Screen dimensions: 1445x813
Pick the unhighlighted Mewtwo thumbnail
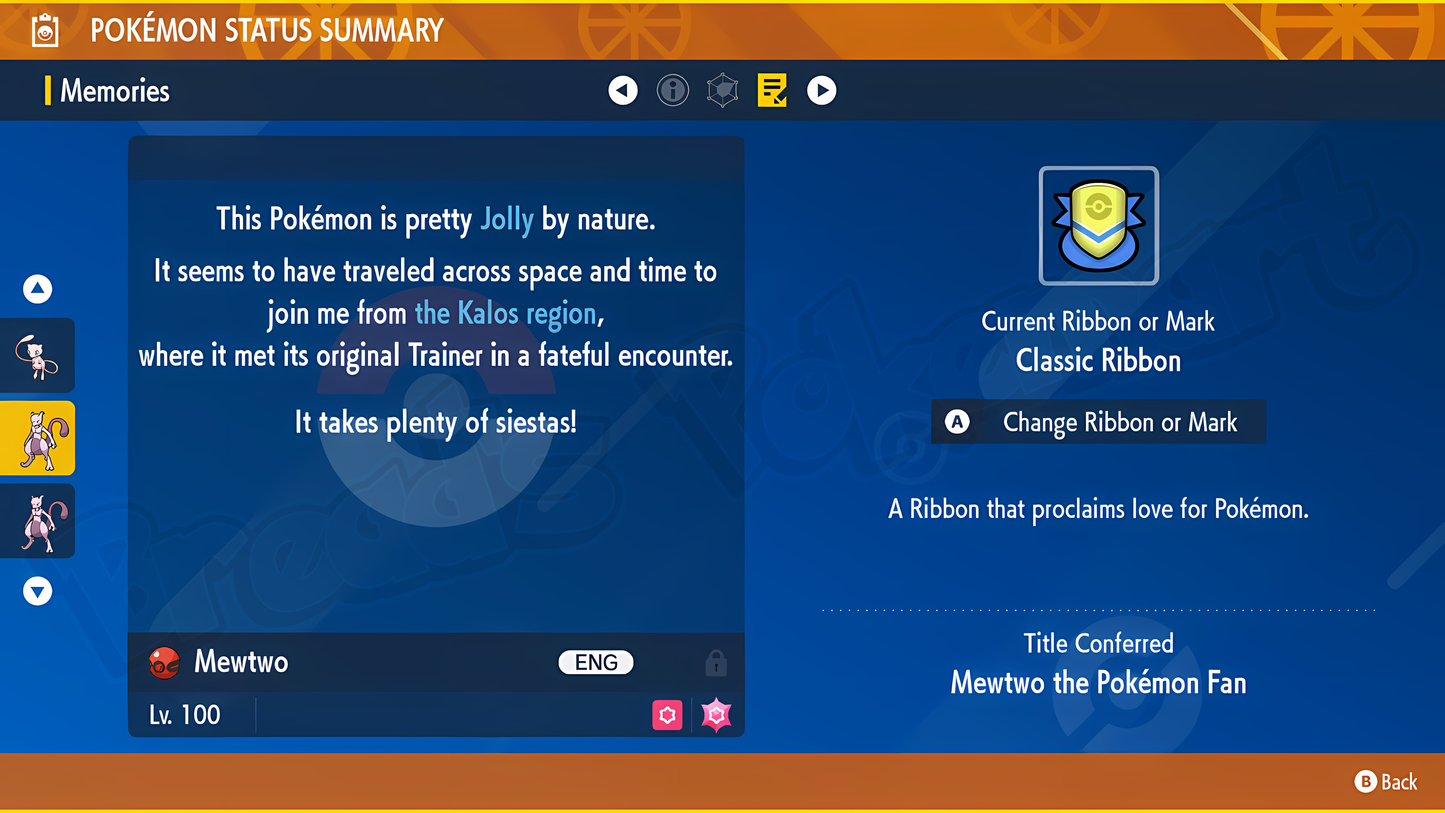tap(38, 521)
